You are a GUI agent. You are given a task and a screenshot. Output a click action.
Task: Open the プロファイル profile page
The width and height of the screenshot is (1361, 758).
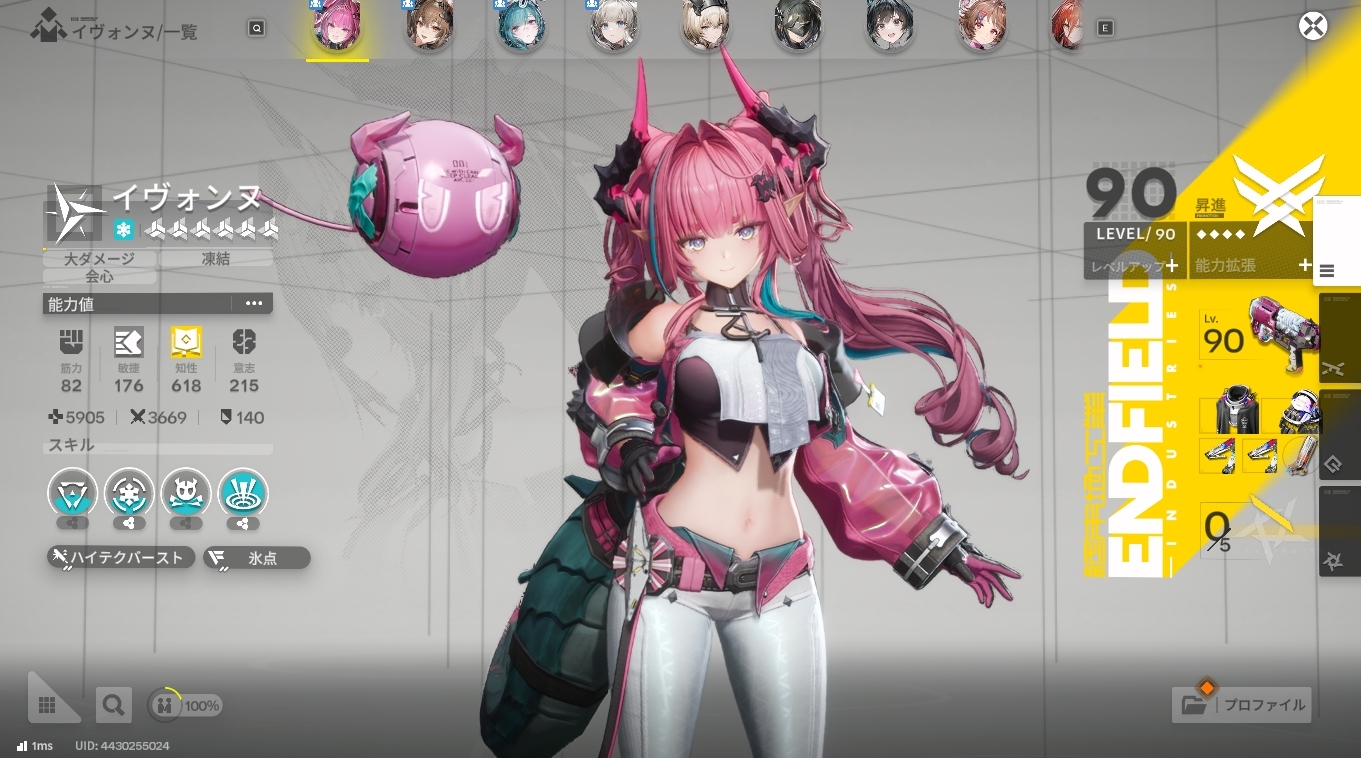click(x=1243, y=704)
